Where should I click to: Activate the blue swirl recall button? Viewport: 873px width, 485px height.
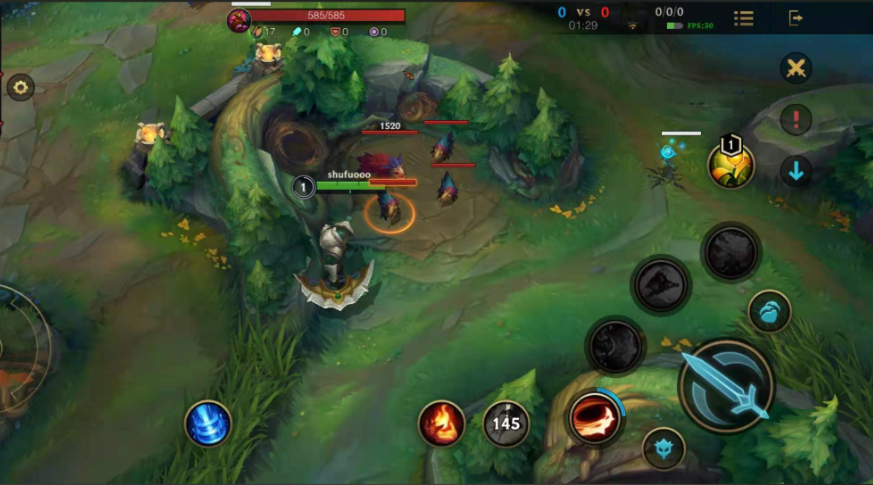pos(208,423)
